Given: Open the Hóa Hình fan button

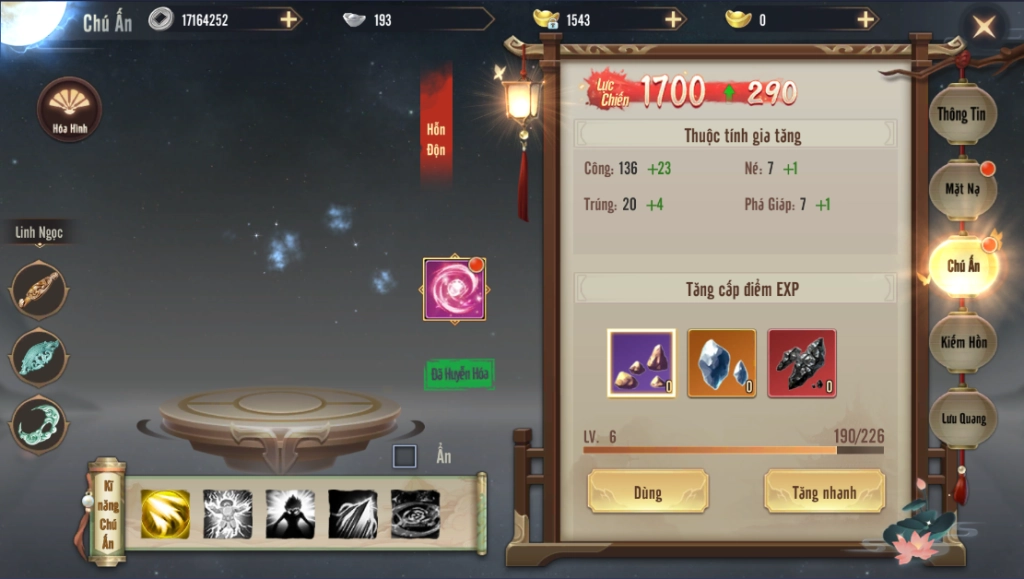Looking at the screenshot, I should point(69,108).
